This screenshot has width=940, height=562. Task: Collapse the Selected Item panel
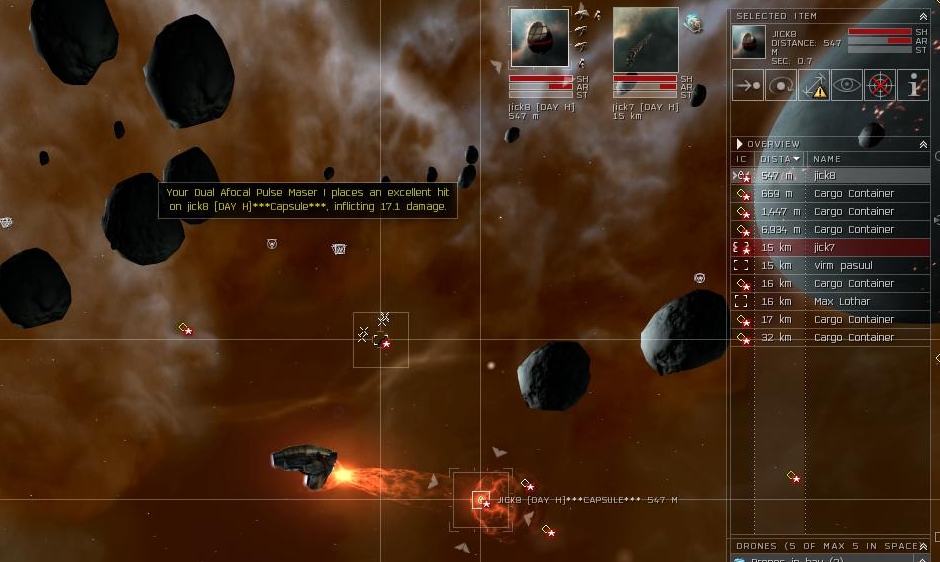click(923, 16)
